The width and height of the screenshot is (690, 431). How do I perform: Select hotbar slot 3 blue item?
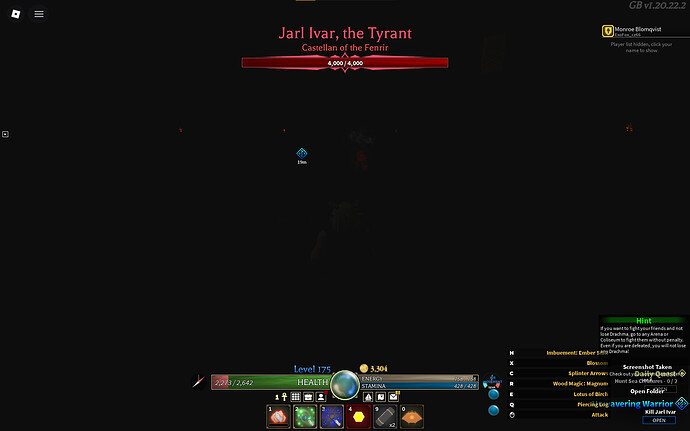click(333, 417)
